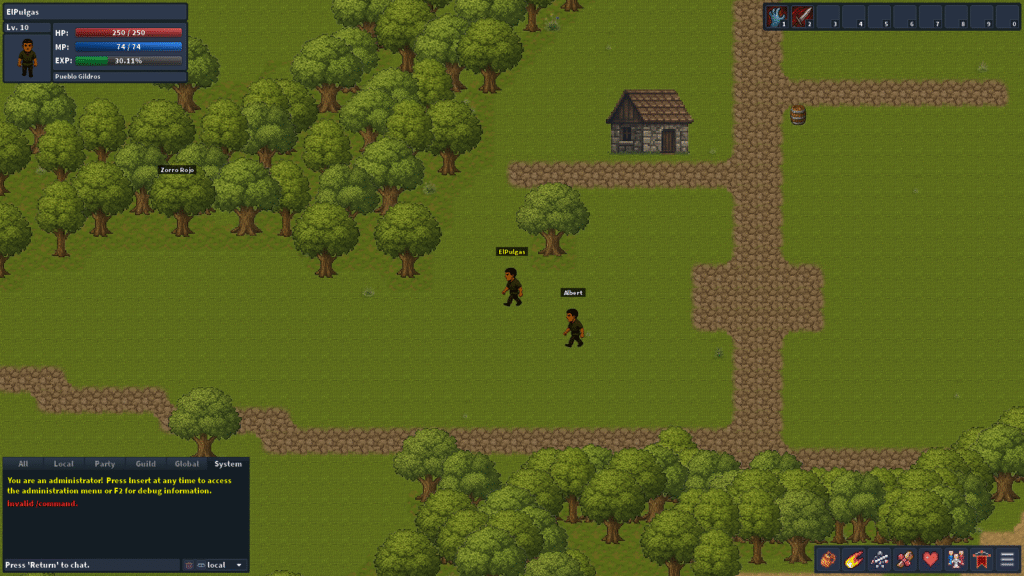1024x576 pixels.
Task: Open the quest log scroll icon
Action: [x=905, y=560]
